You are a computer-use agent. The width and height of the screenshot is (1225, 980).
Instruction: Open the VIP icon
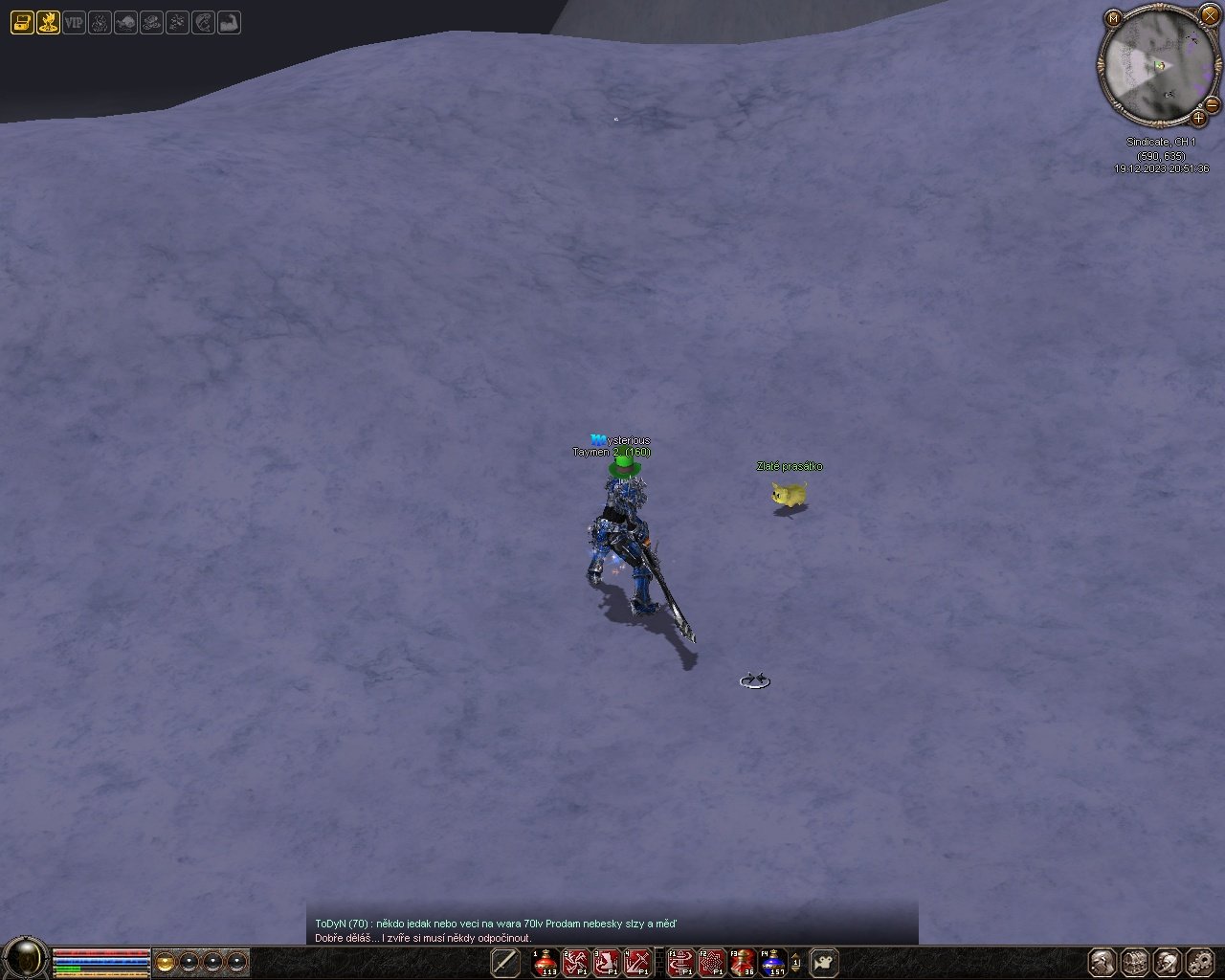pyautogui.click(x=74, y=22)
